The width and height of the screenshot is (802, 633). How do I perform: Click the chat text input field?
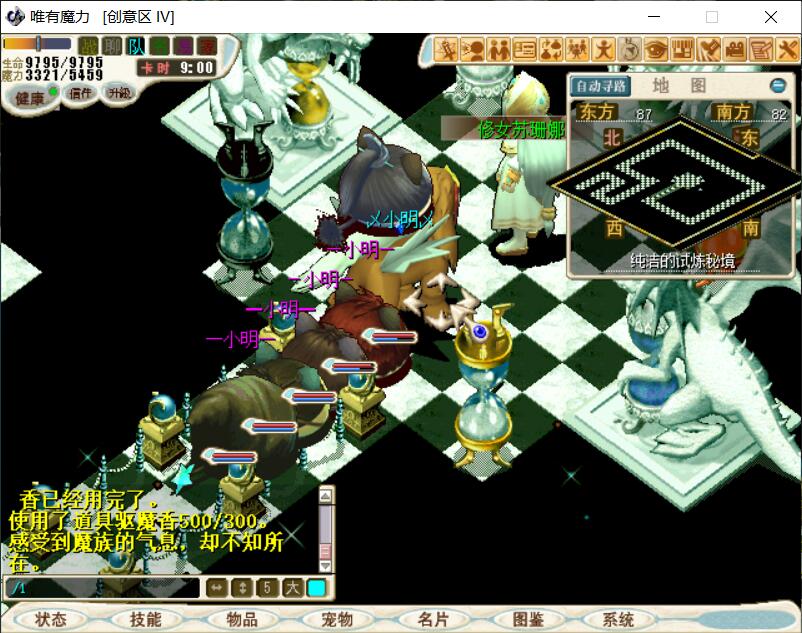[100, 588]
